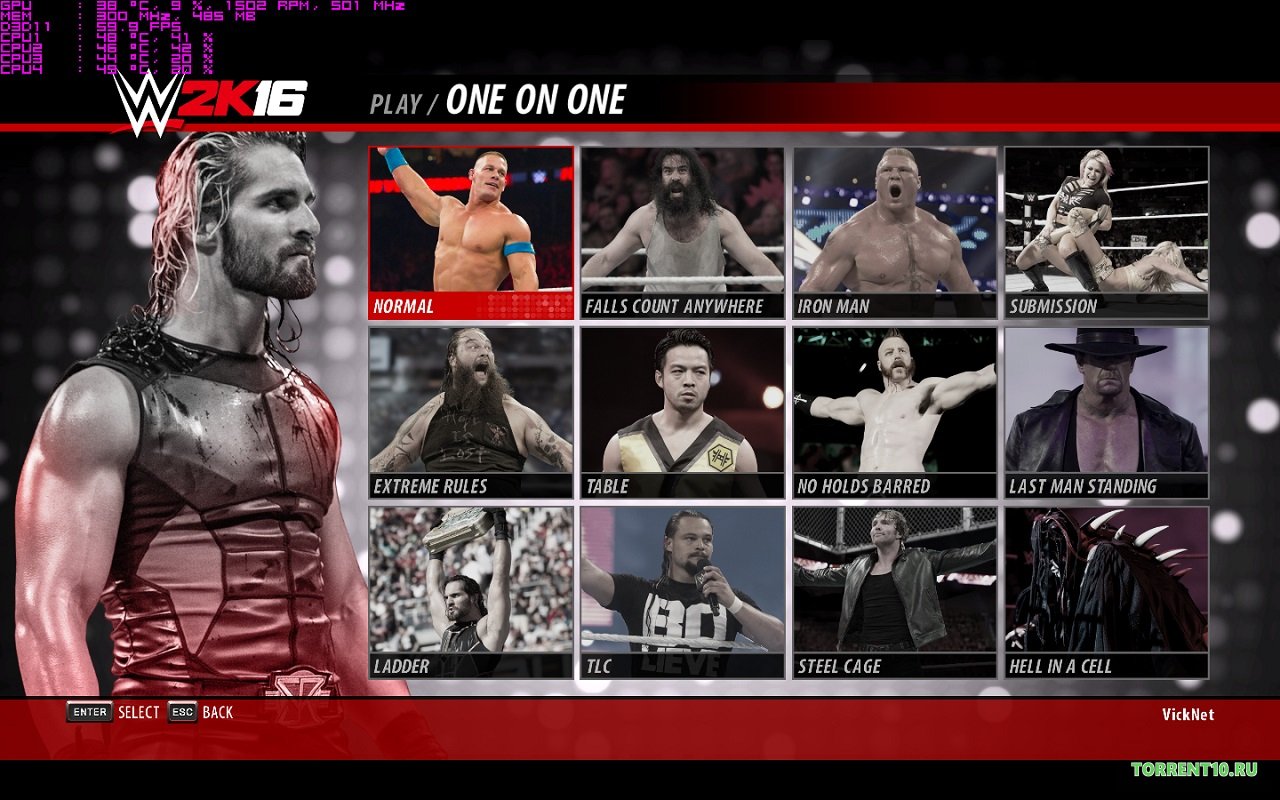Open the Steel Cage match option
Viewport: 1280px width, 800px height.
[895, 593]
